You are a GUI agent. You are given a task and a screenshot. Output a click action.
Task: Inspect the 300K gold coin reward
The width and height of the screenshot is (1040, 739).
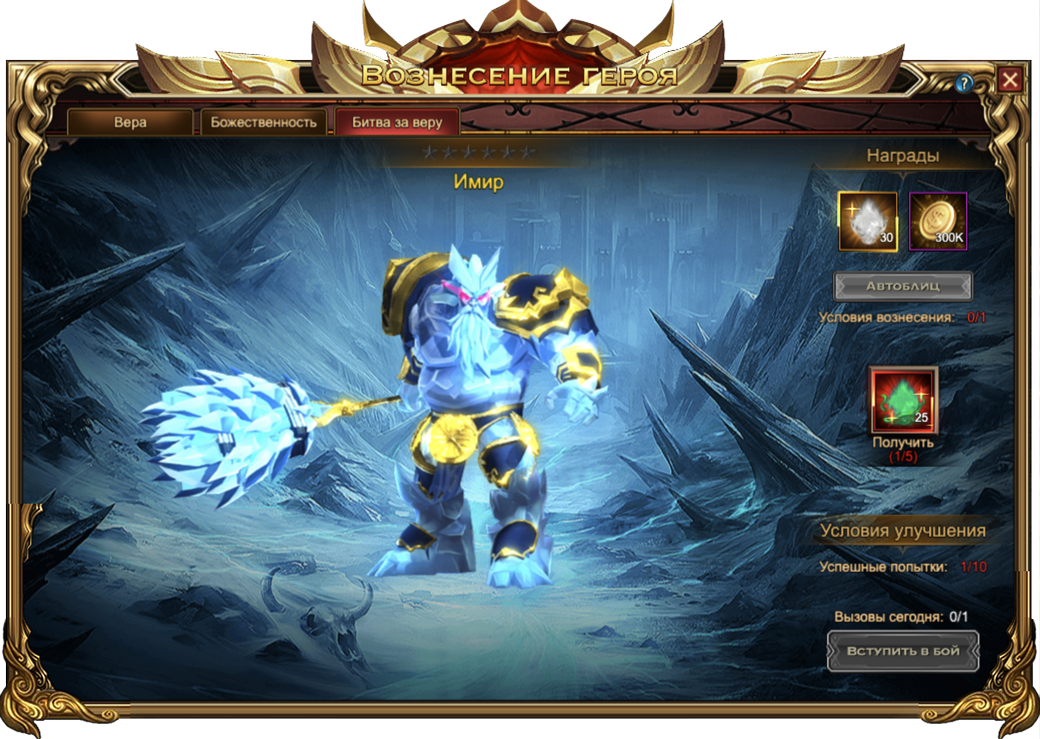coord(938,221)
